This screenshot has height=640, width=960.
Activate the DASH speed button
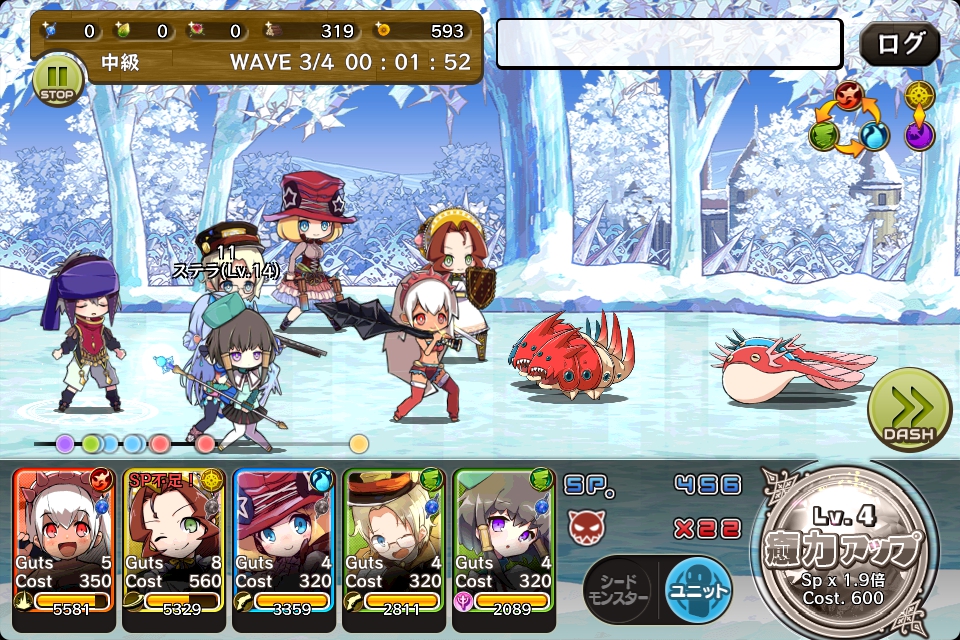coord(909,412)
